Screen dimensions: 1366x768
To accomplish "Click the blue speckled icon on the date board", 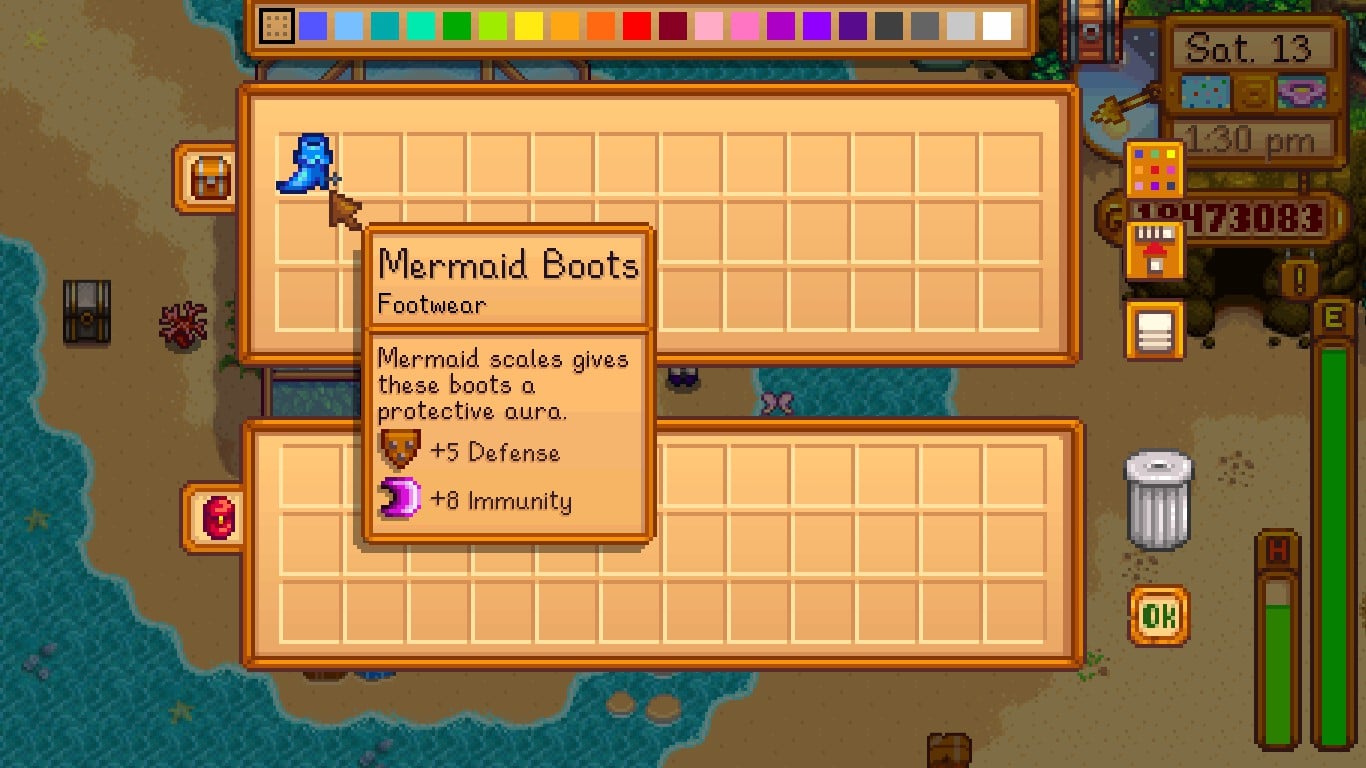I will click(x=1204, y=91).
